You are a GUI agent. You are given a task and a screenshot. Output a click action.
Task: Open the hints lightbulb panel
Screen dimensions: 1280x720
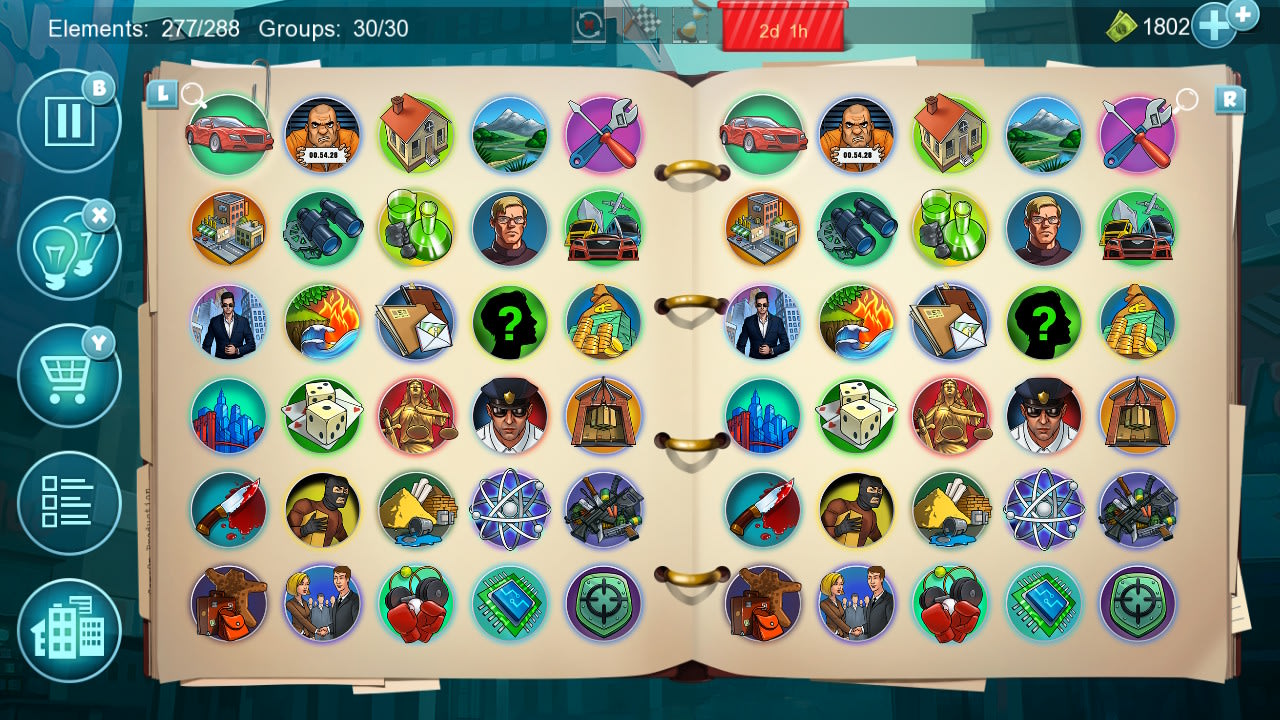[x=68, y=247]
